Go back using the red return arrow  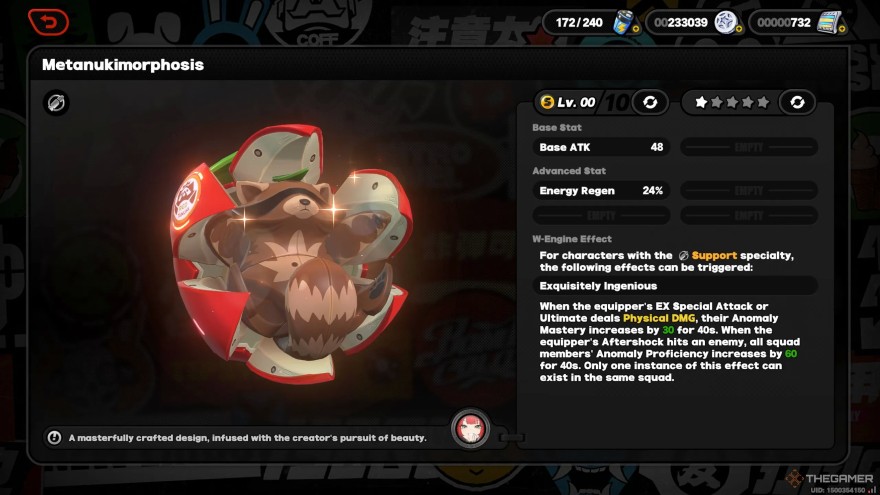(48, 21)
